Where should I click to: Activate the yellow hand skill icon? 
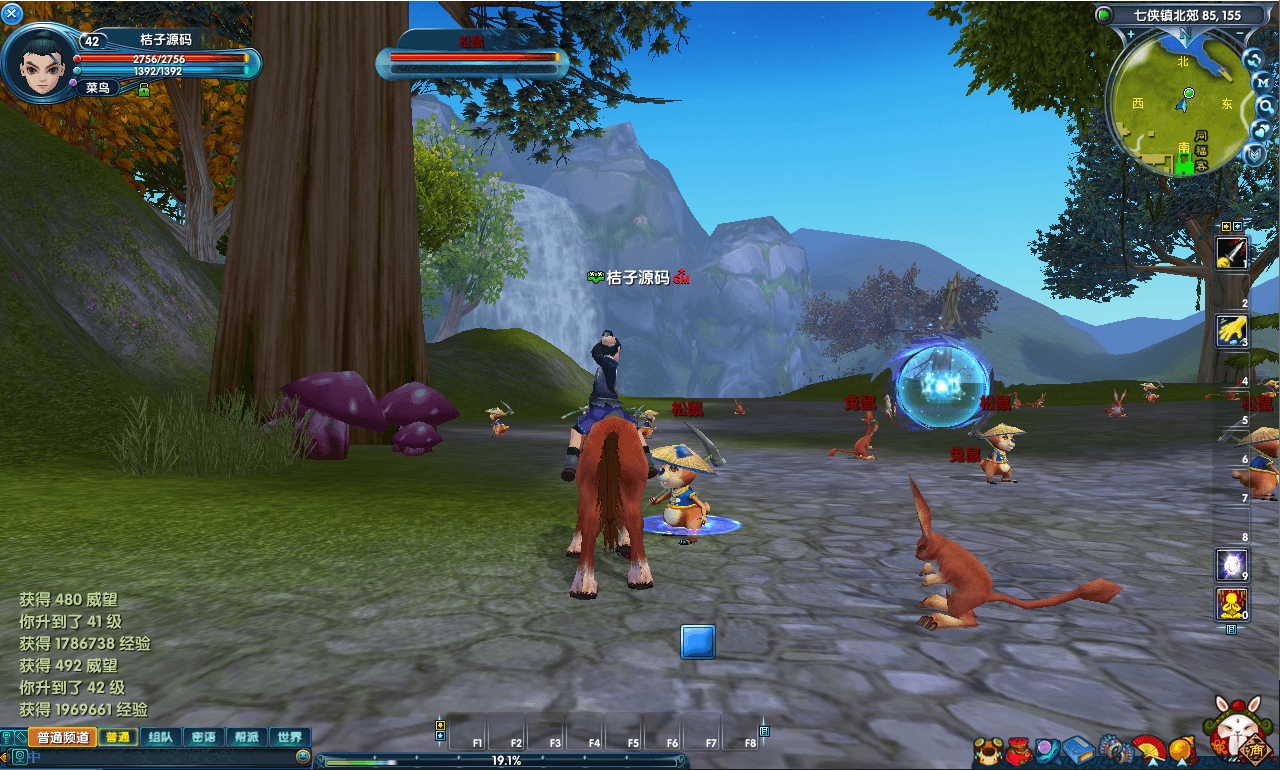pos(1231,330)
